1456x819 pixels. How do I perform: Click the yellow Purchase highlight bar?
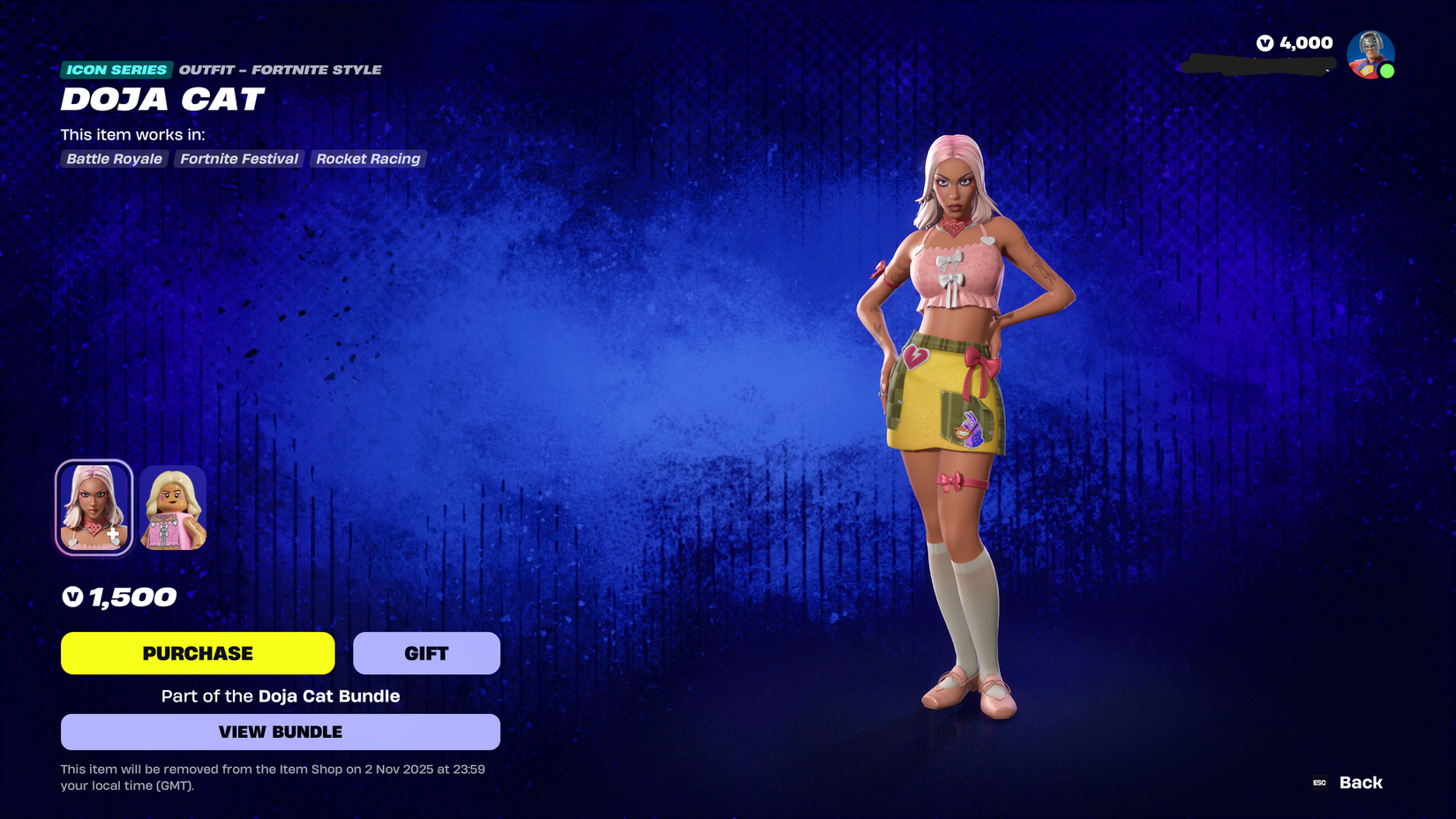197,653
